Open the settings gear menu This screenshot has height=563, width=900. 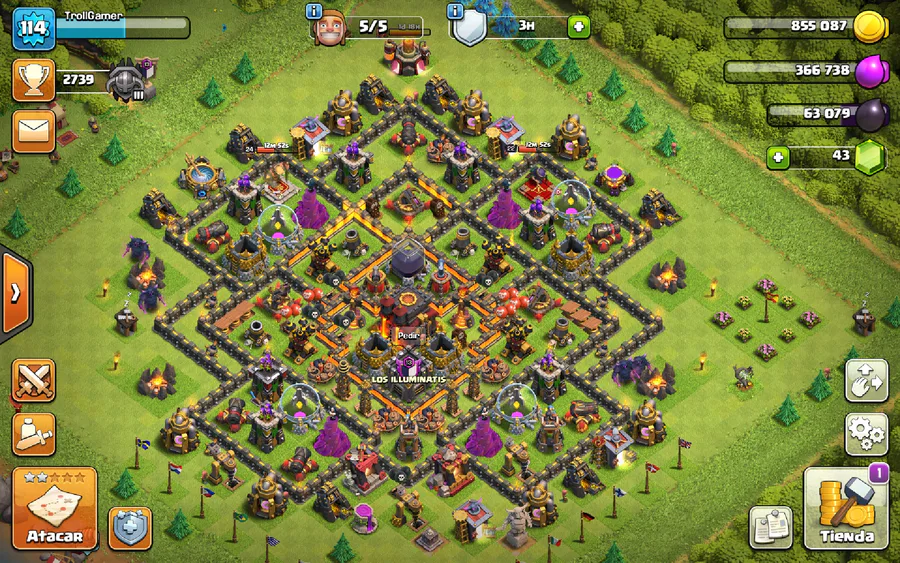pos(866,433)
